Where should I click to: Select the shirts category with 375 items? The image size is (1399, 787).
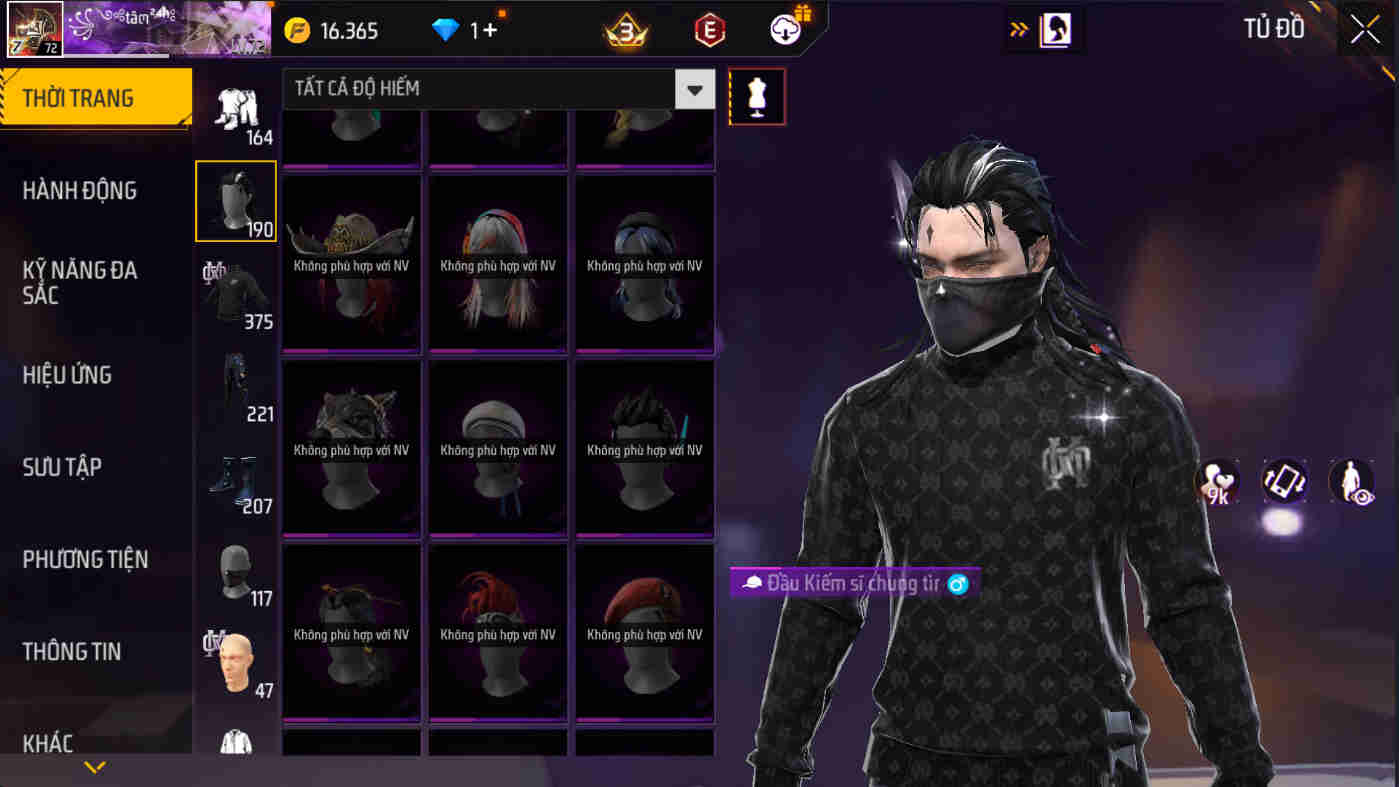click(x=236, y=293)
